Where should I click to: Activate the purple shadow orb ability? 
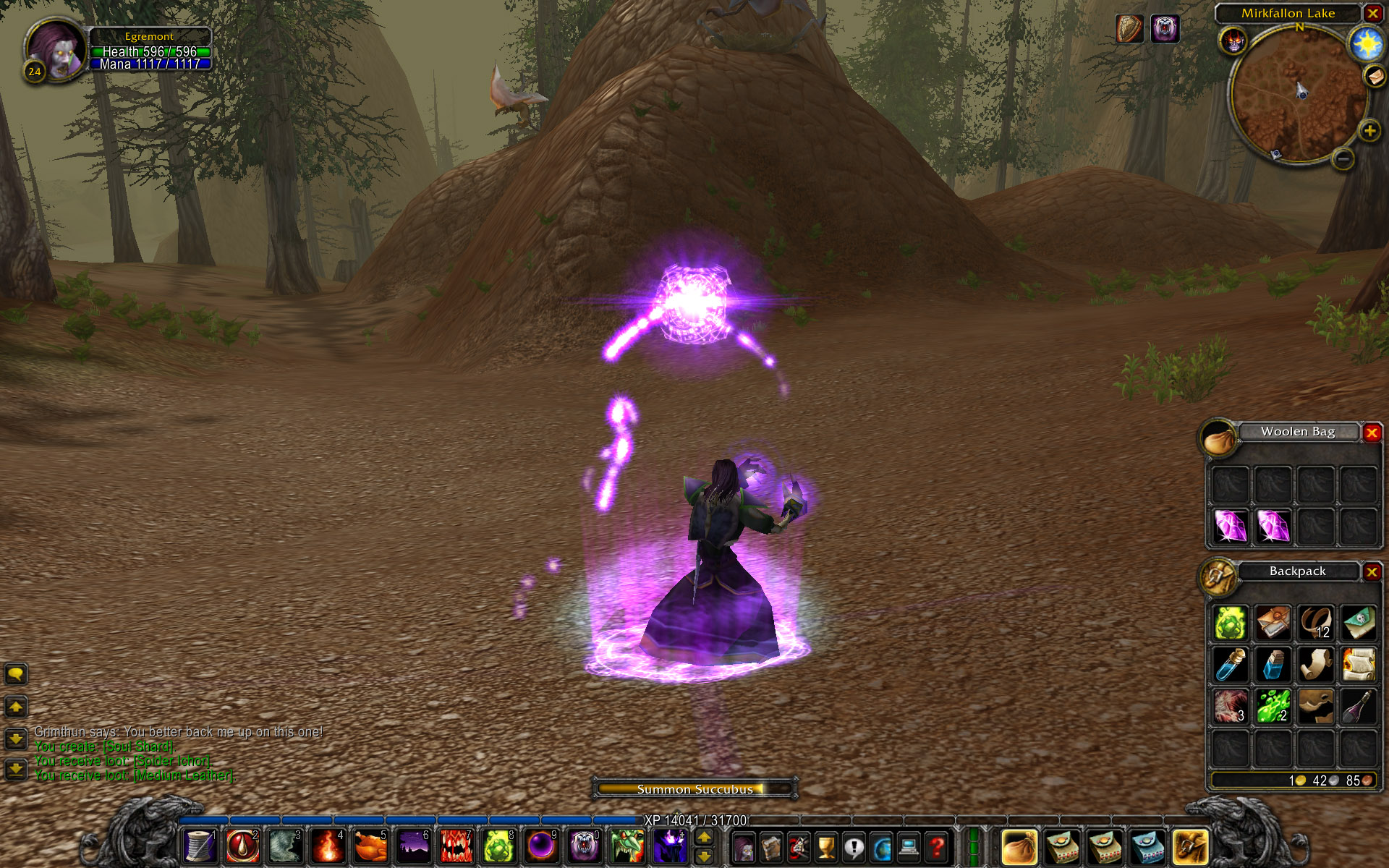(x=541, y=846)
